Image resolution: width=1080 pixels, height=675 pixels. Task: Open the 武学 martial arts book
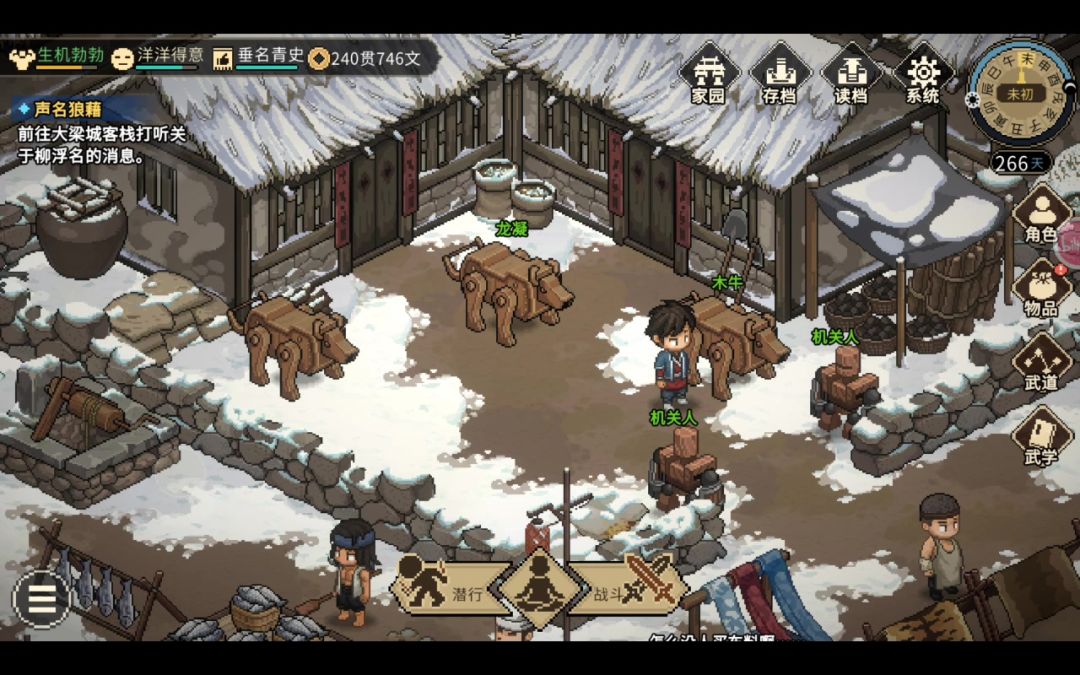point(1041,438)
